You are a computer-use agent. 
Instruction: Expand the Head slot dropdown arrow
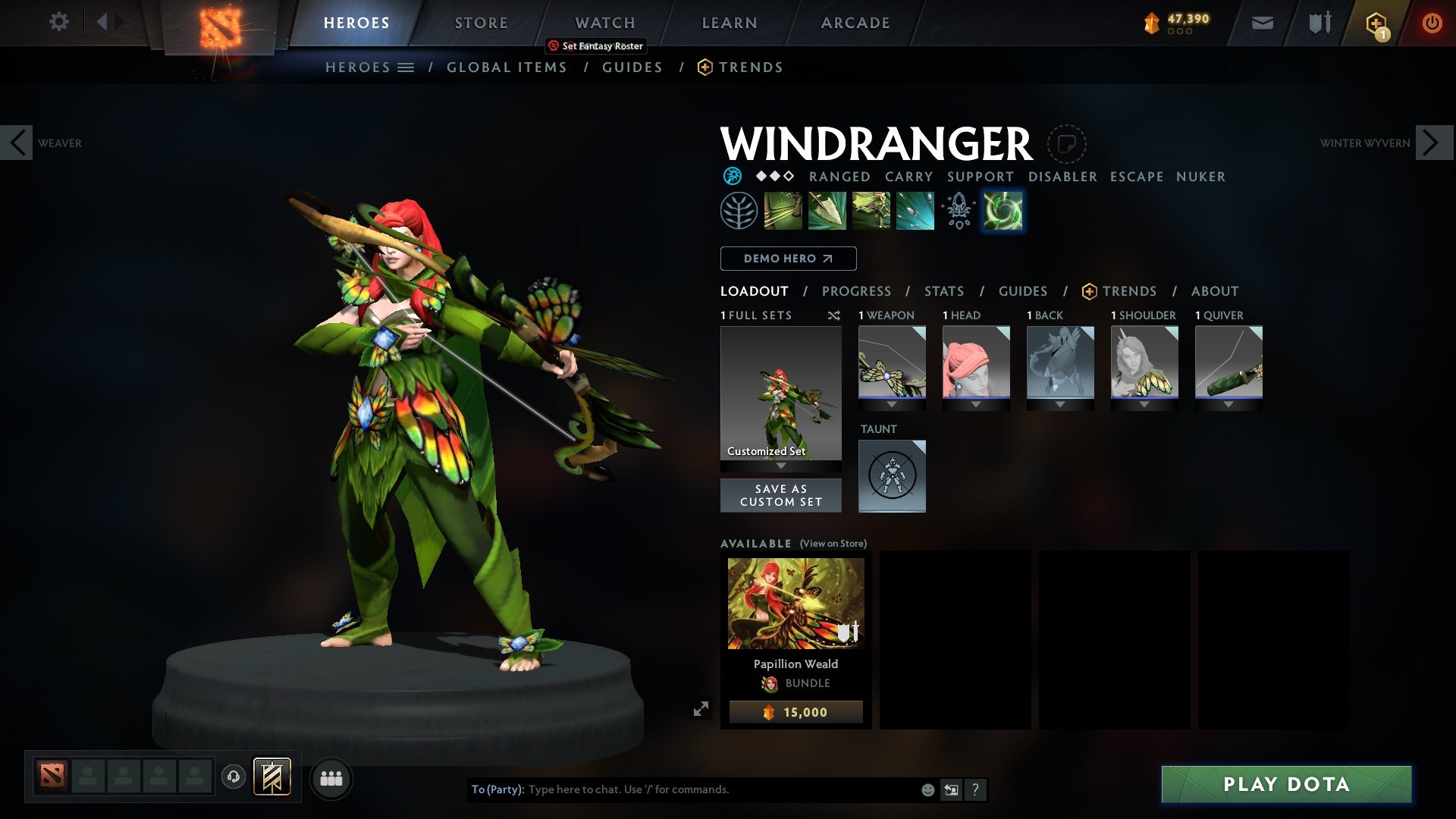[x=976, y=403]
